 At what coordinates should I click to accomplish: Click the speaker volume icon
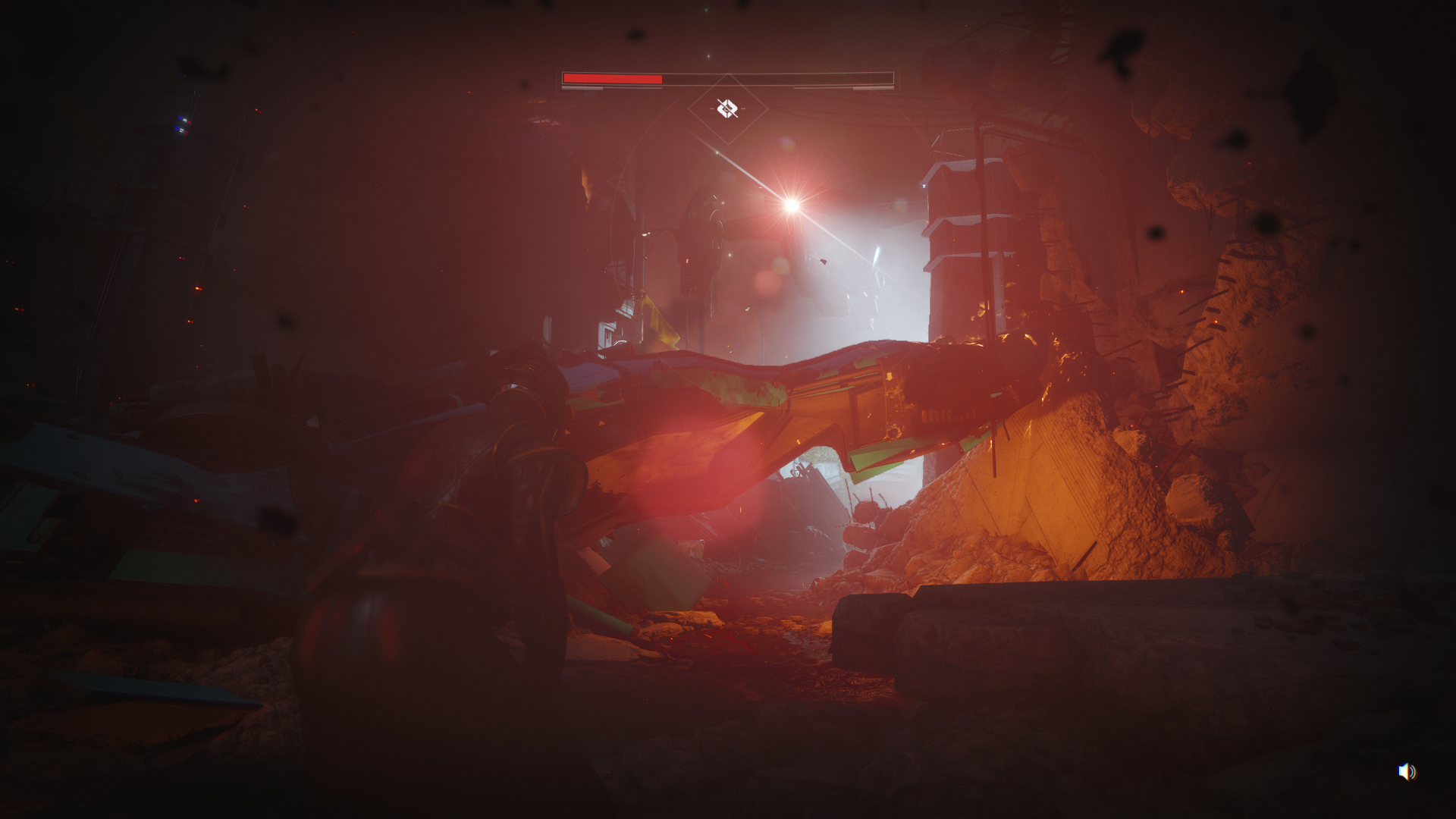pos(1407,771)
